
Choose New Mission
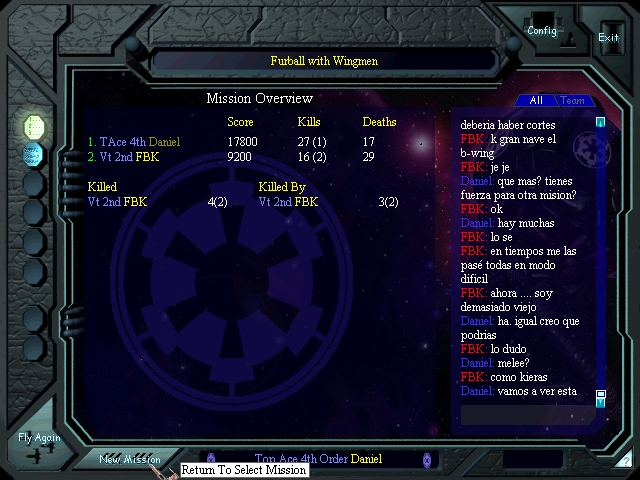pyautogui.click(x=130, y=459)
